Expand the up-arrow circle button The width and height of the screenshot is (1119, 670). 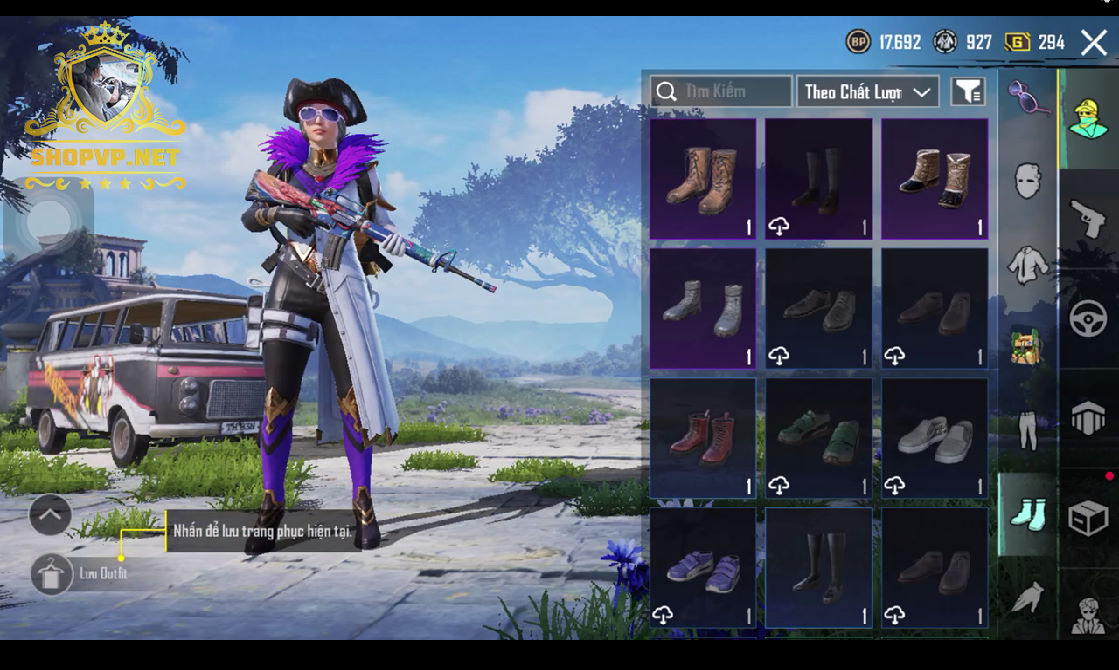pos(50,515)
